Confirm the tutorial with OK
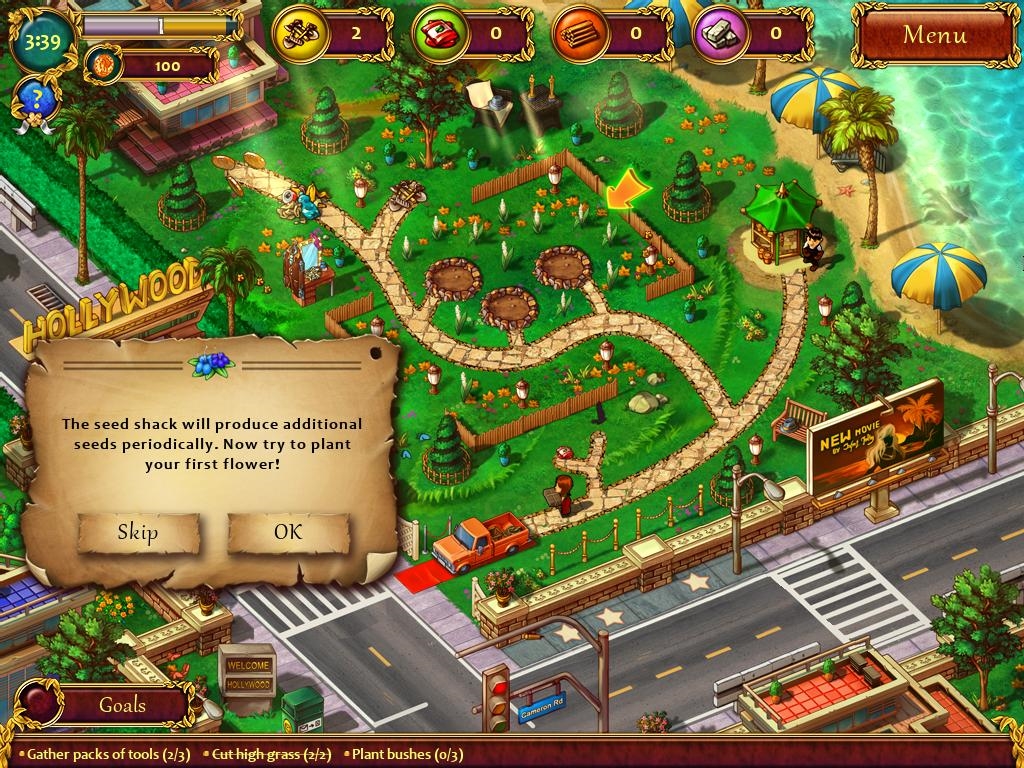 tap(288, 532)
